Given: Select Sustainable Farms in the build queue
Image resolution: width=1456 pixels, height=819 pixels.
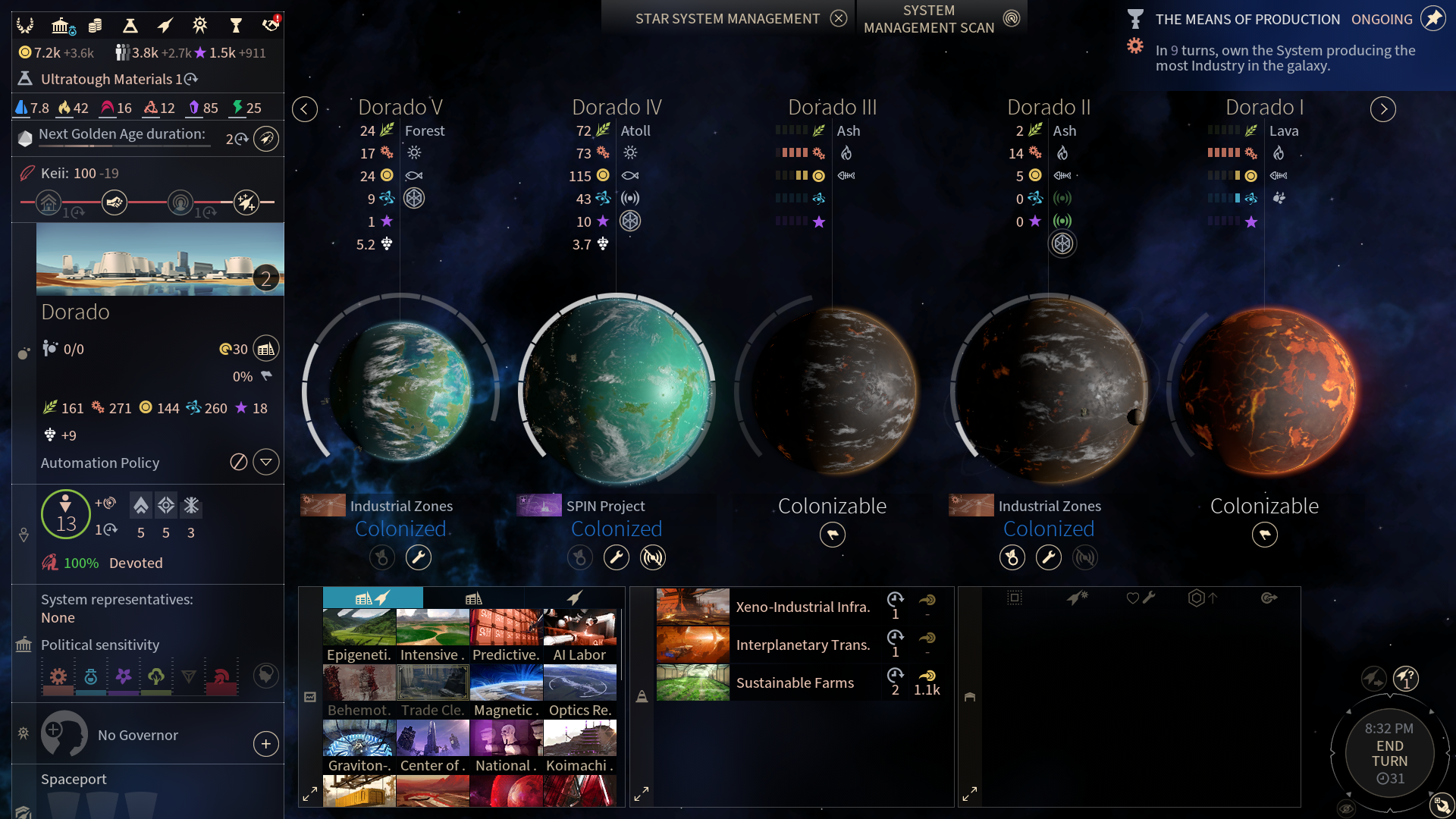Looking at the screenshot, I should [795, 682].
